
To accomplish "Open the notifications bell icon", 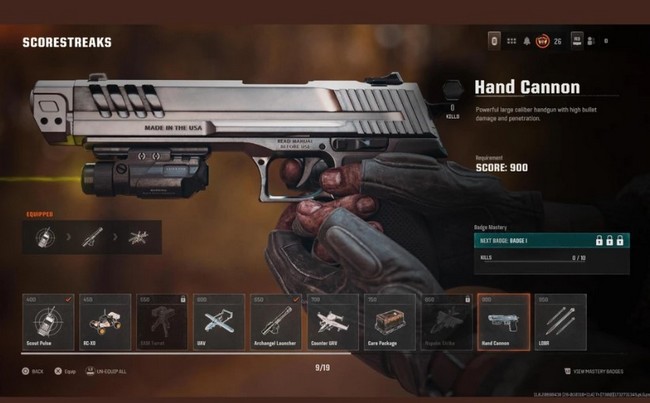I will coord(527,41).
